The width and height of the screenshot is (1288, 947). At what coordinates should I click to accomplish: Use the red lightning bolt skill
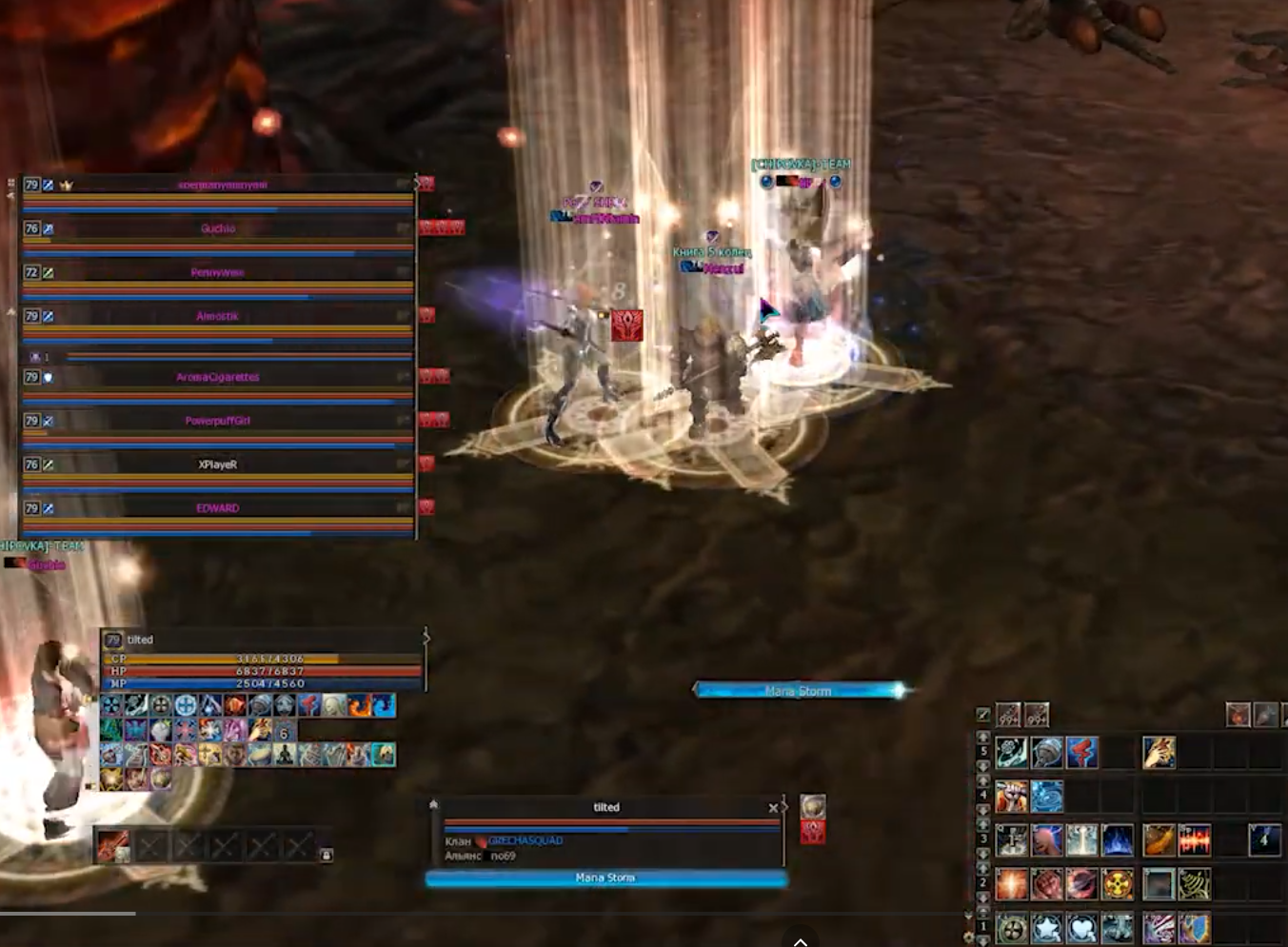click(x=1082, y=753)
